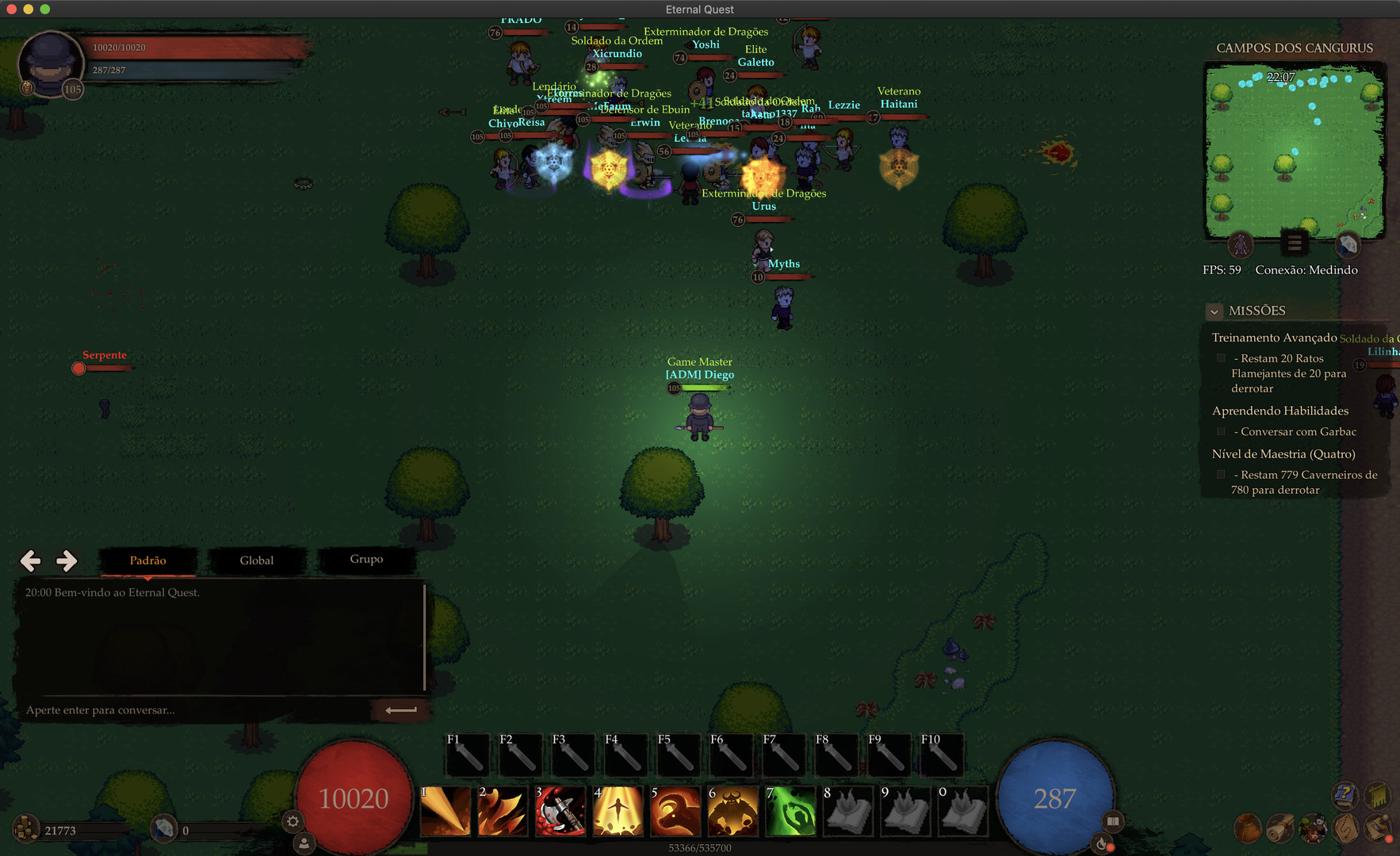The width and height of the screenshot is (1400, 856).
Task: Switch to the Global chat tab
Action: [256, 560]
